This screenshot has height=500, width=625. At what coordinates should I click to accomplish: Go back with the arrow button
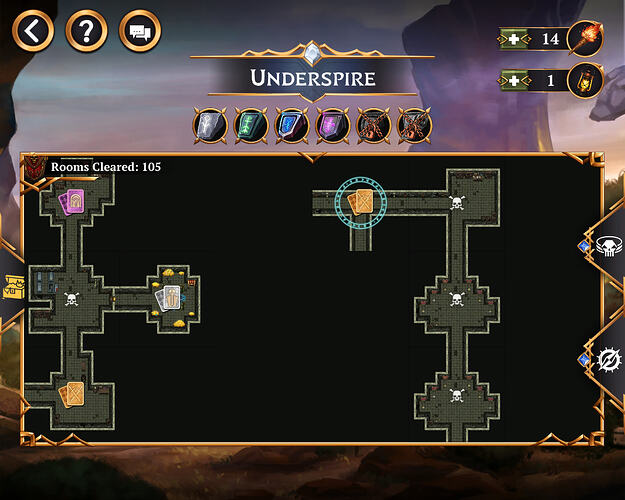(x=35, y=31)
